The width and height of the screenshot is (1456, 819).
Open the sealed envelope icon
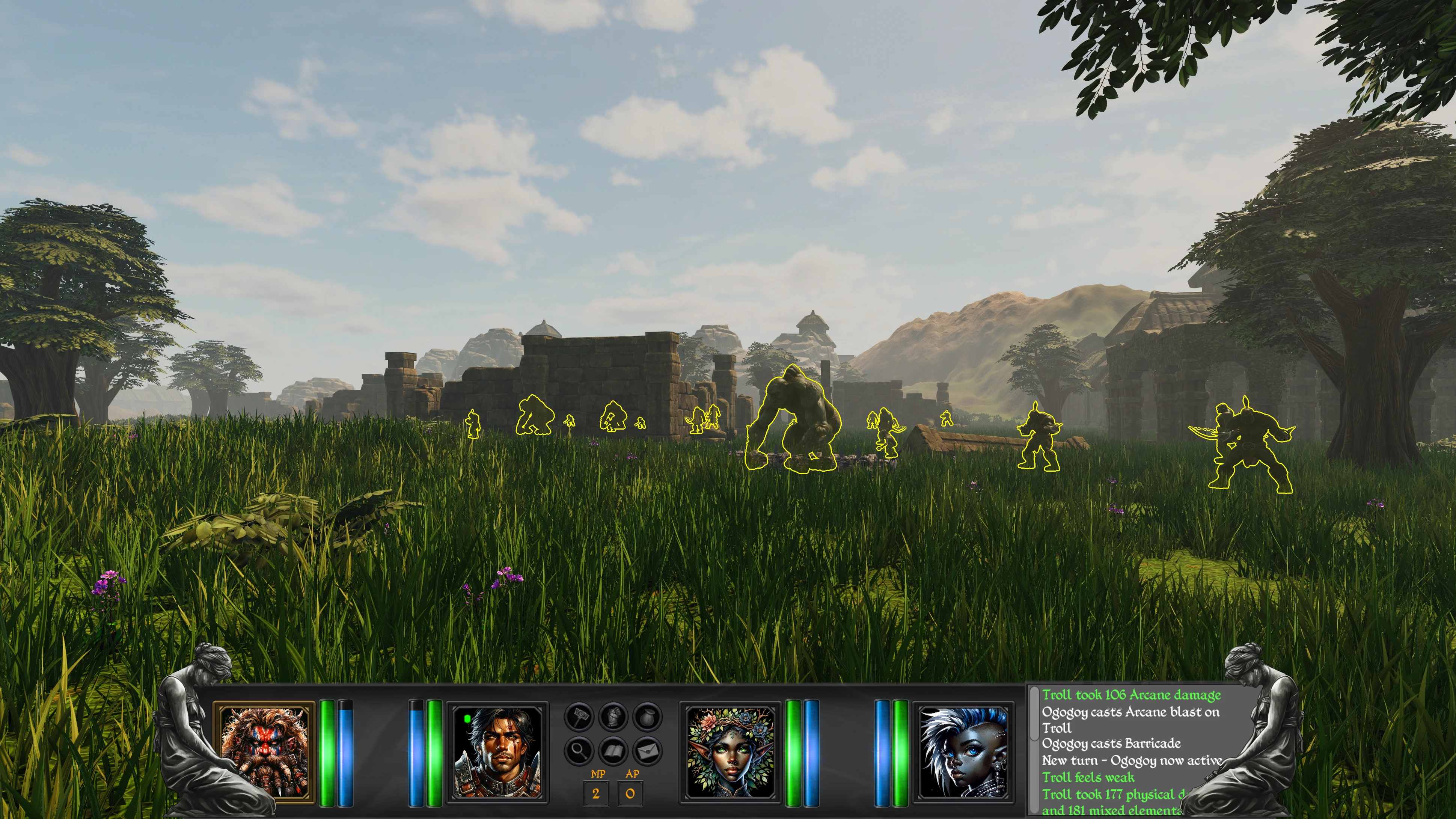647,751
